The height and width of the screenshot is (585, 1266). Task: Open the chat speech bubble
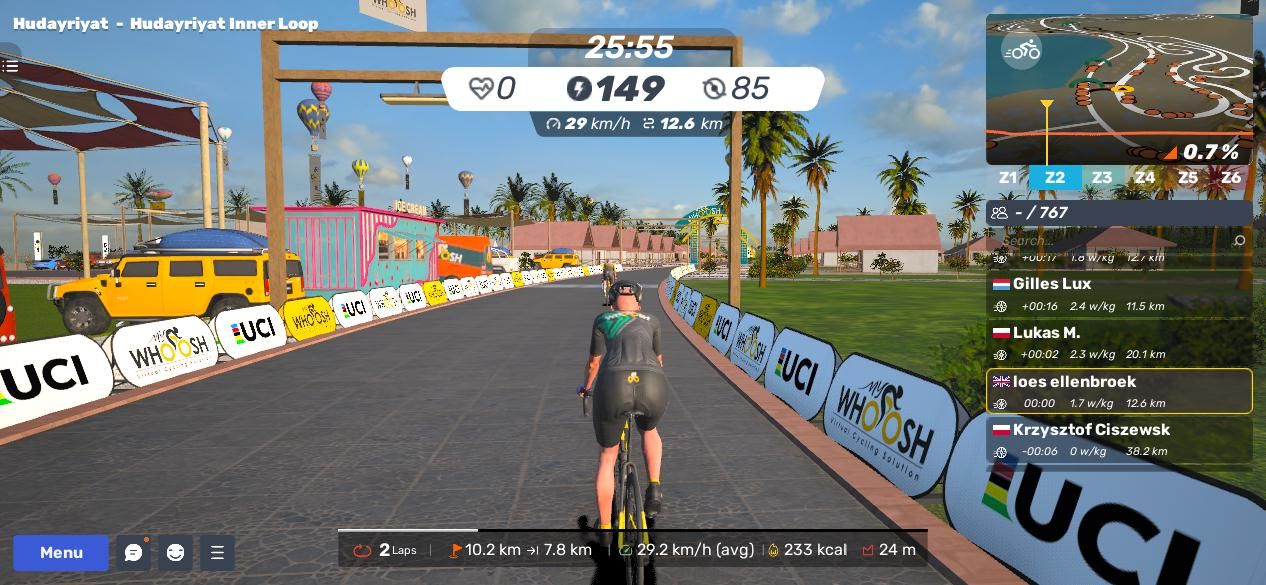coord(133,552)
